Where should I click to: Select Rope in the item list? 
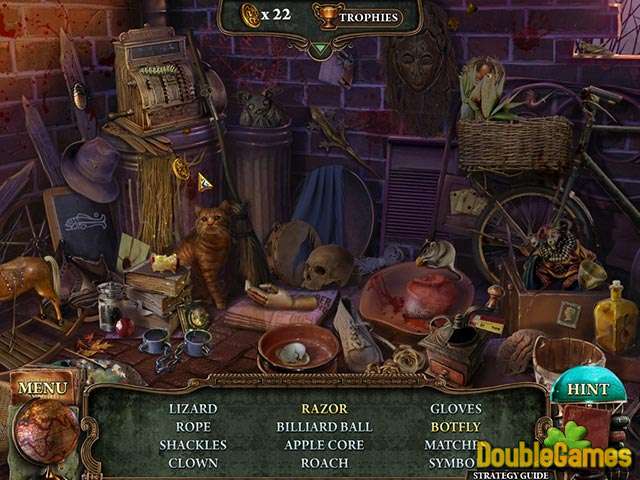193,427
